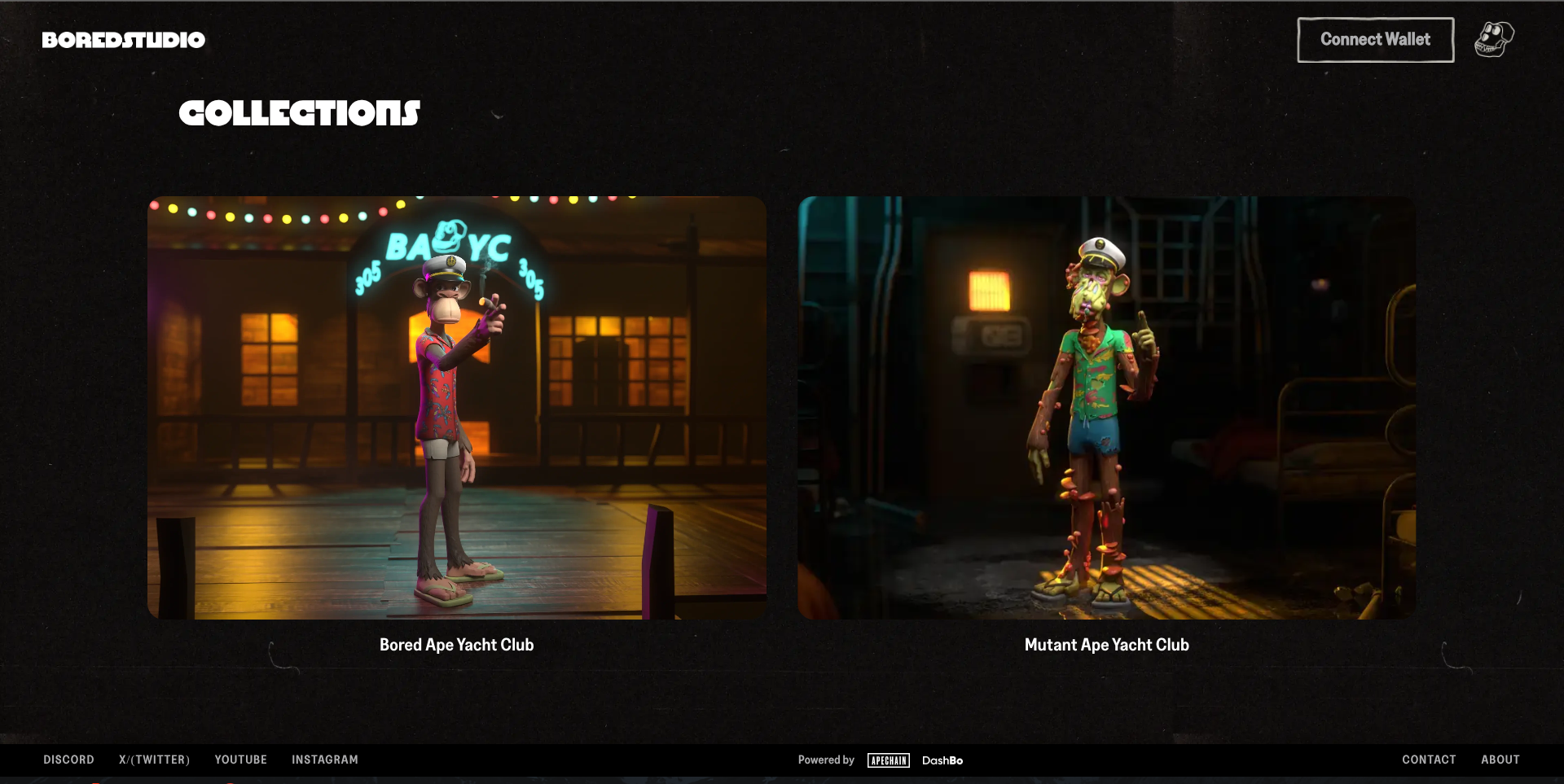This screenshot has width=1564, height=784.
Task: Open the YouTube footer link
Action: click(x=240, y=760)
